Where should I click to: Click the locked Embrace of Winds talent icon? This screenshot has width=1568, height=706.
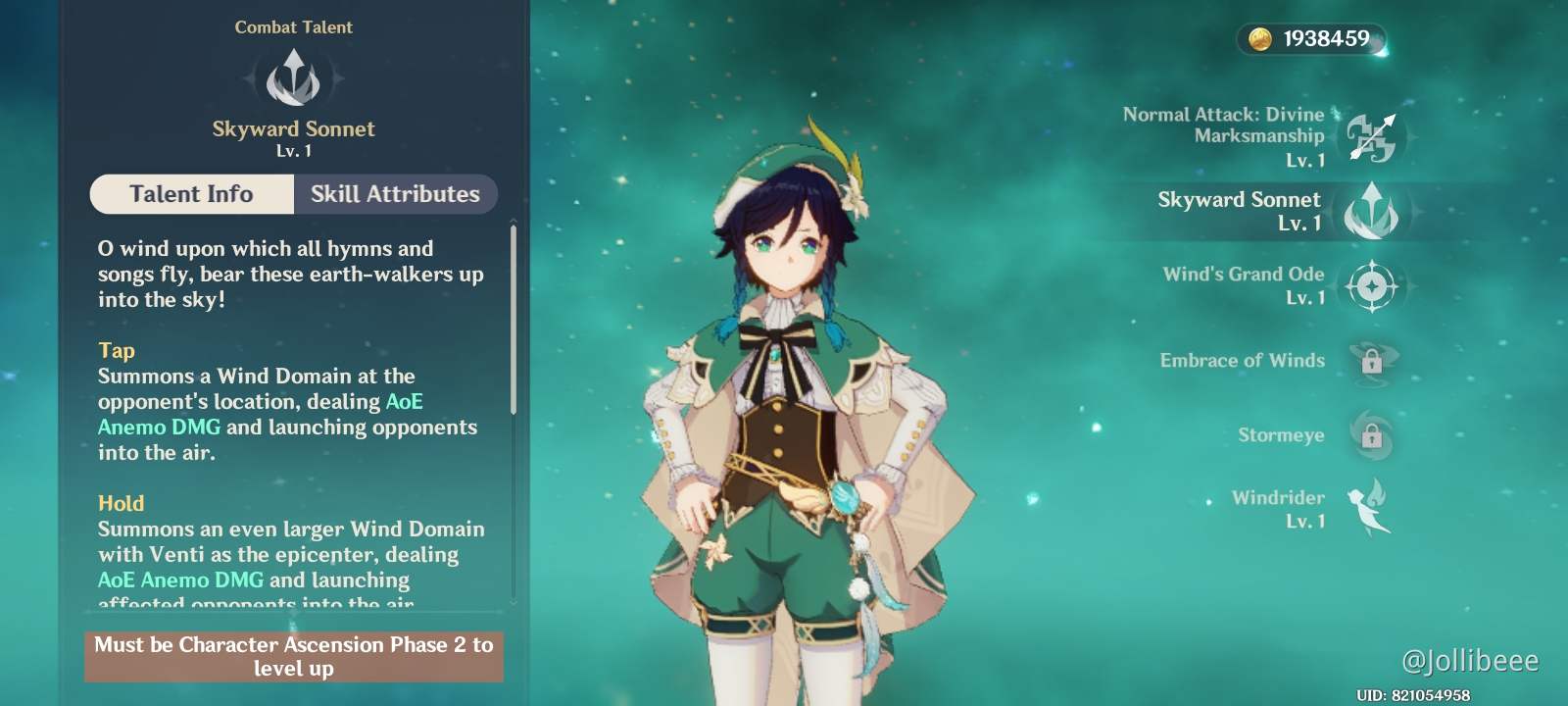tap(1373, 361)
